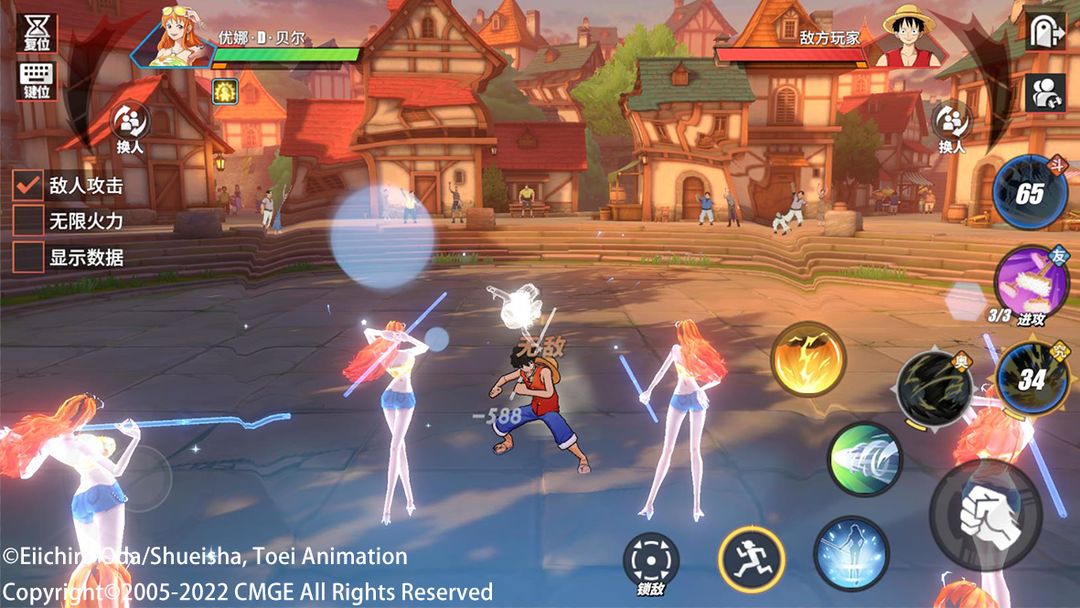Toggle the 显示数据 checkbox

(x=28, y=256)
